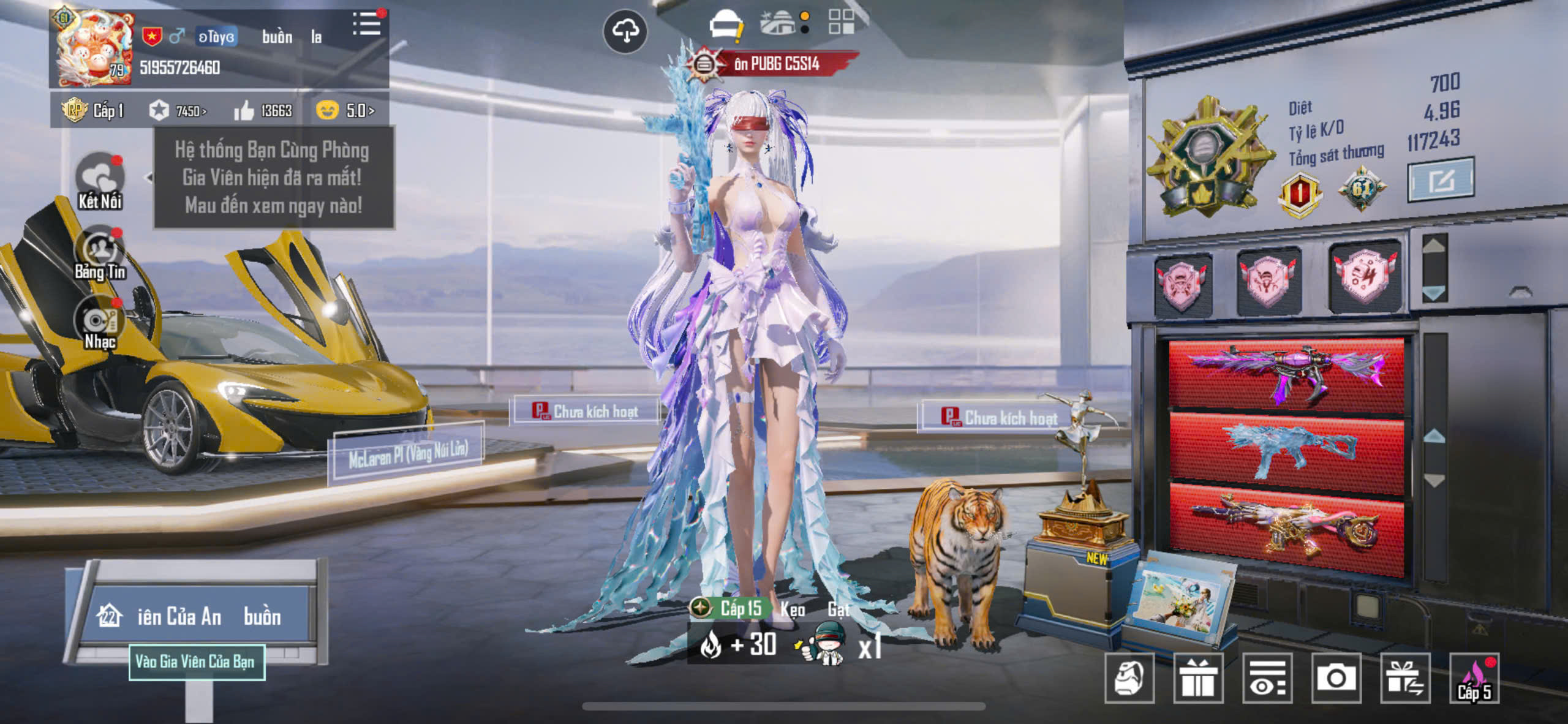Open the 7450 popularity star stat
The height and width of the screenshot is (724, 1568).
[178, 111]
